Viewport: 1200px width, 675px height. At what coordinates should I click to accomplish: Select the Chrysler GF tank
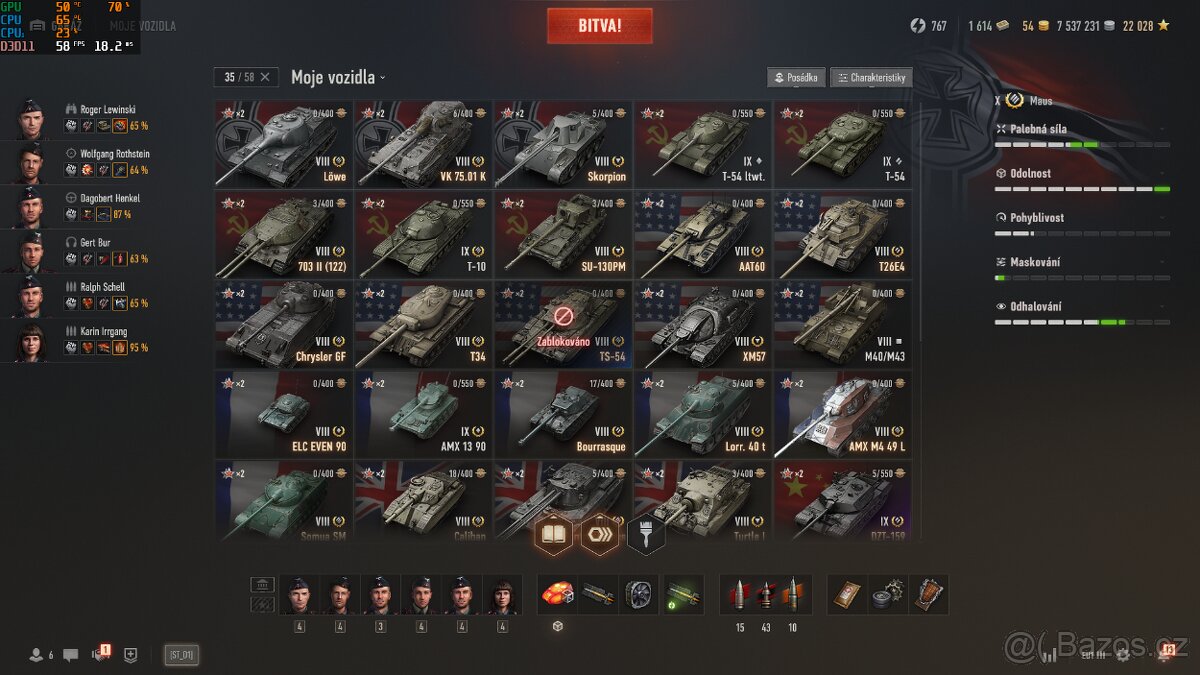click(283, 324)
